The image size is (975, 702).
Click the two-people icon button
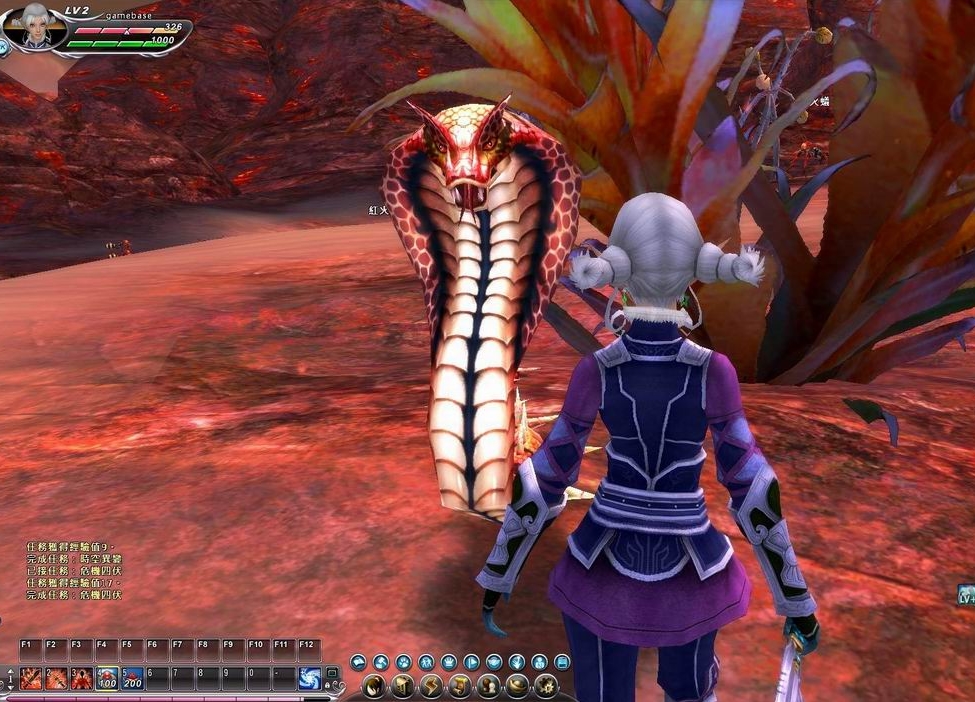(426, 662)
